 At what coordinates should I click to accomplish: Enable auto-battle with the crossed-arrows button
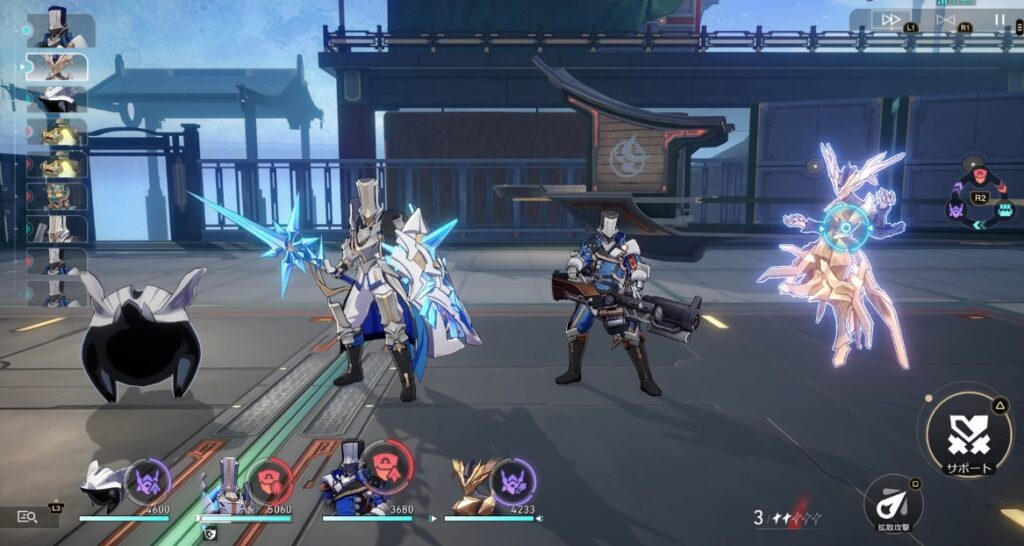pos(946,19)
